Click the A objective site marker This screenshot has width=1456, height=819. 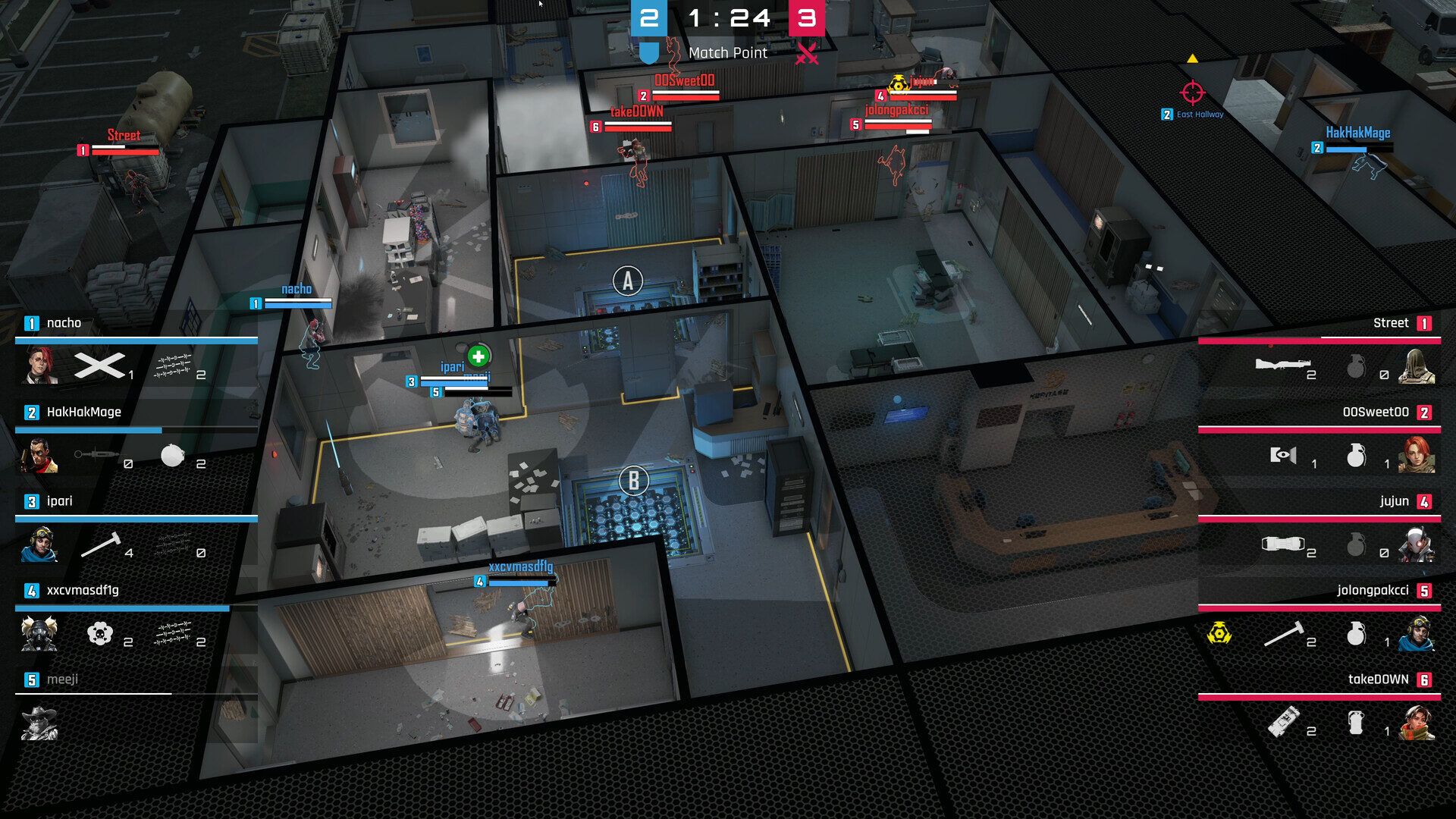click(628, 281)
